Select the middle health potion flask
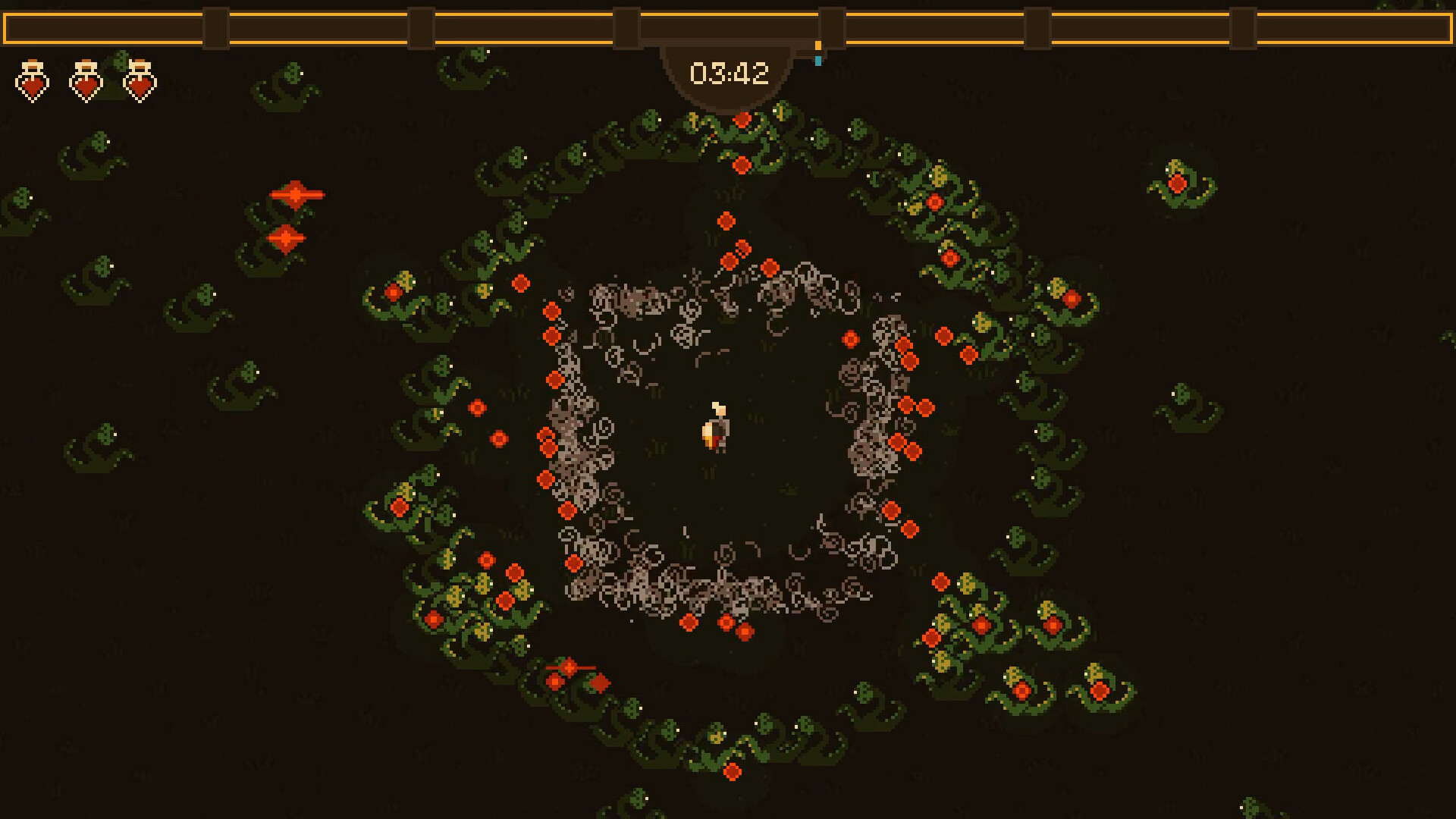Image resolution: width=1456 pixels, height=819 pixels. [x=85, y=80]
